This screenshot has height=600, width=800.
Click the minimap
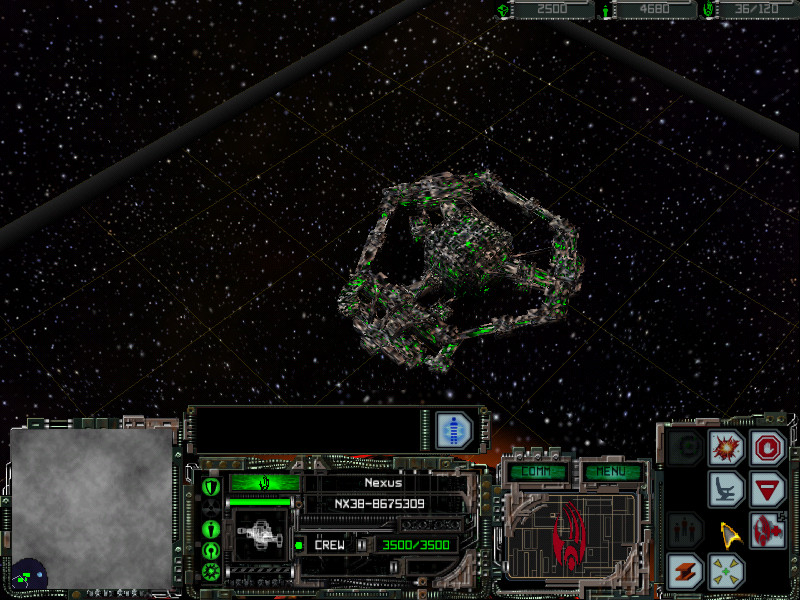(x=92, y=506)
